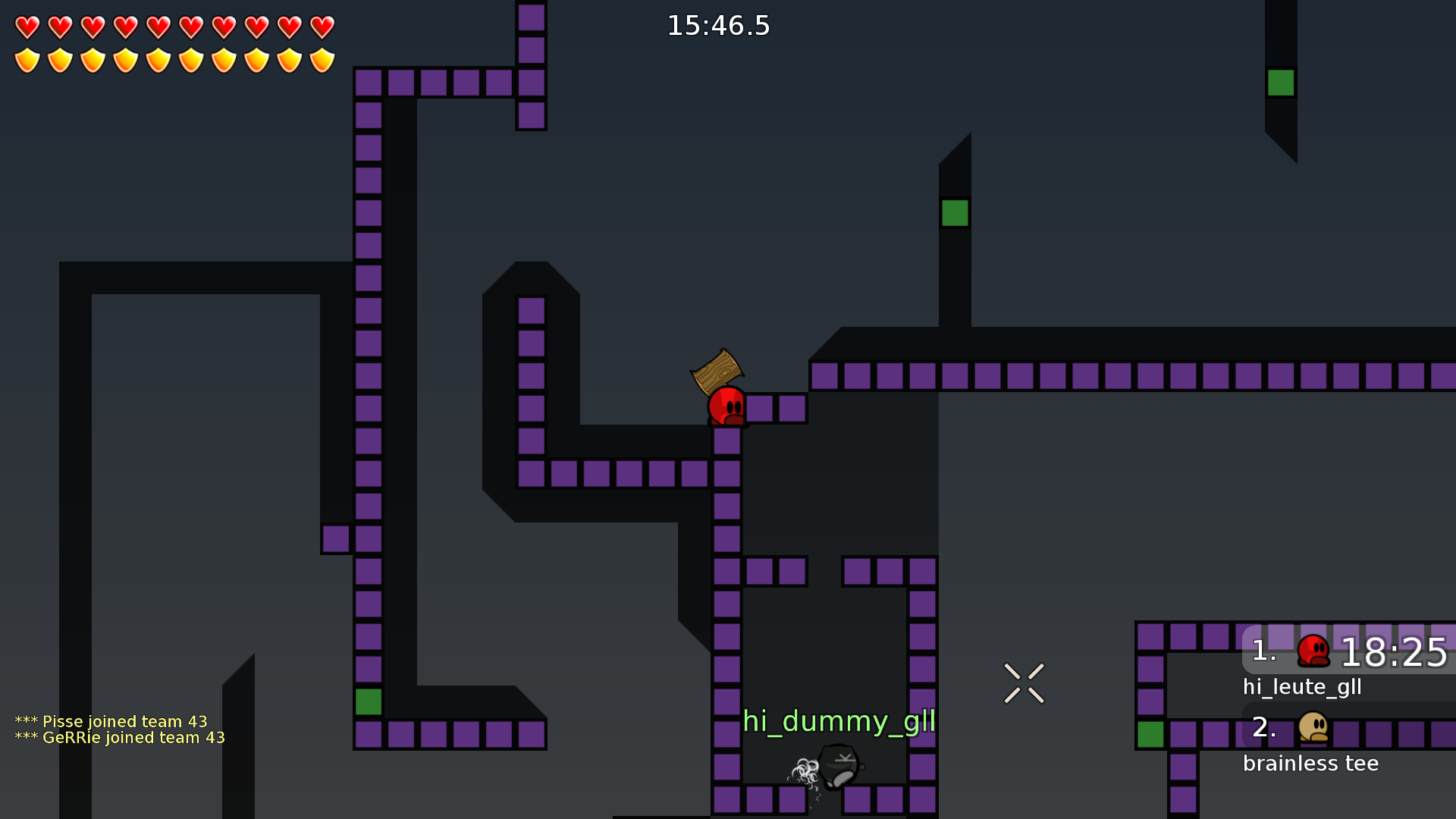The width and height of the screenshot is (1456, 819).
Task: Click the GeRRie joined team 43 chat message
Action: click(x=121, y=737)
